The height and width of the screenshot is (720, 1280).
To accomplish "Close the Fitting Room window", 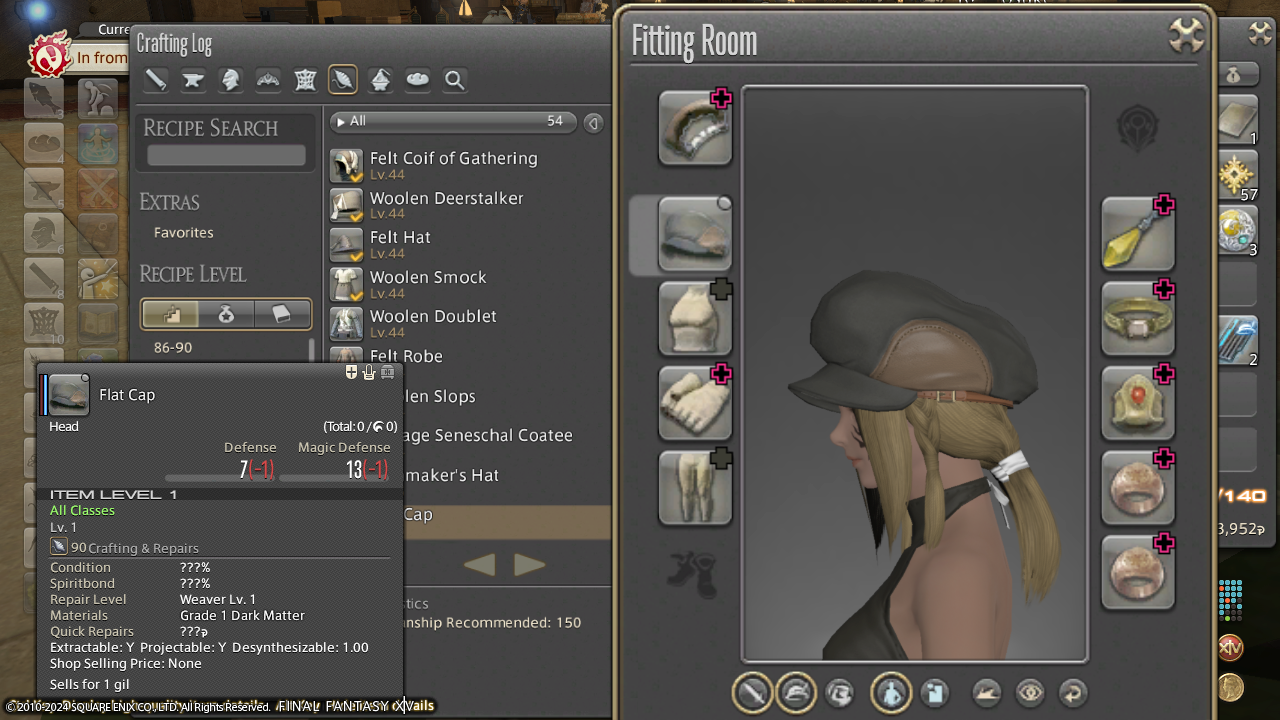I will tap(1186, 37).
